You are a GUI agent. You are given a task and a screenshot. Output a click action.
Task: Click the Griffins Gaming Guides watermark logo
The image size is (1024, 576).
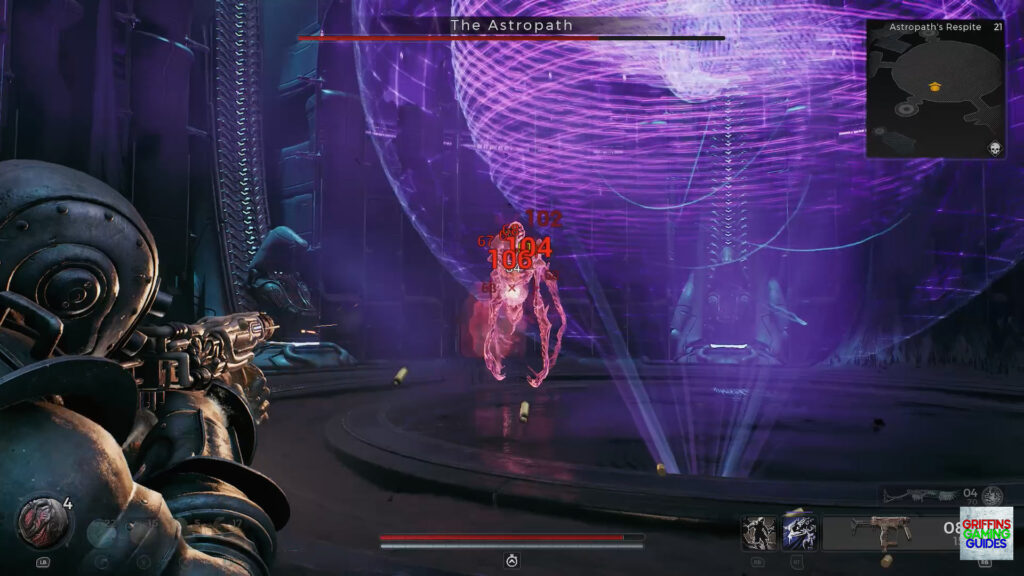point(985,532)
